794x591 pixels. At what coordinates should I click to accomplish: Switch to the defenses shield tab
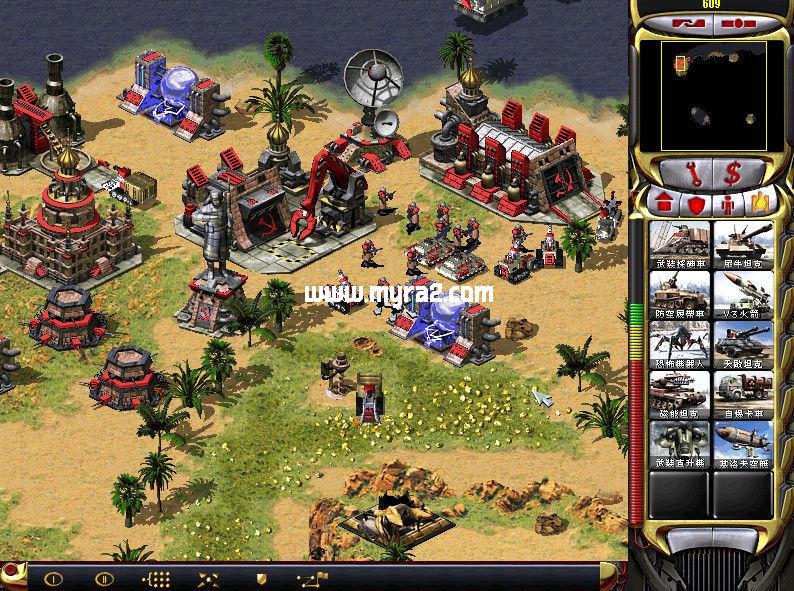[696, 202]
